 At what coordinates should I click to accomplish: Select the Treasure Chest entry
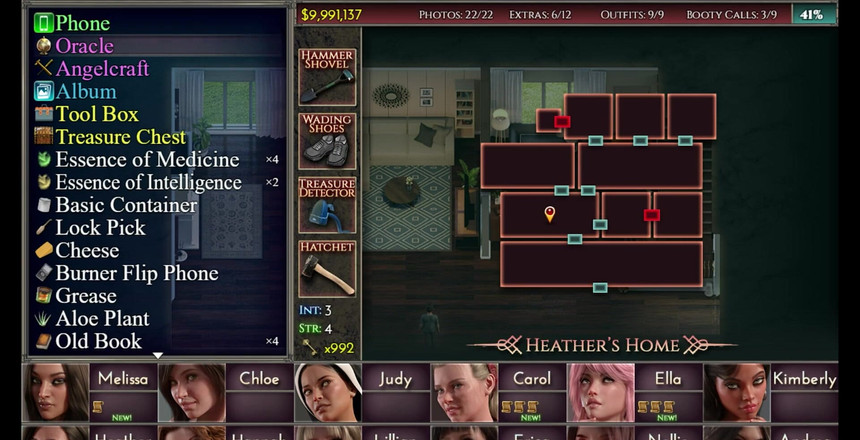click(x=120, y=137)
